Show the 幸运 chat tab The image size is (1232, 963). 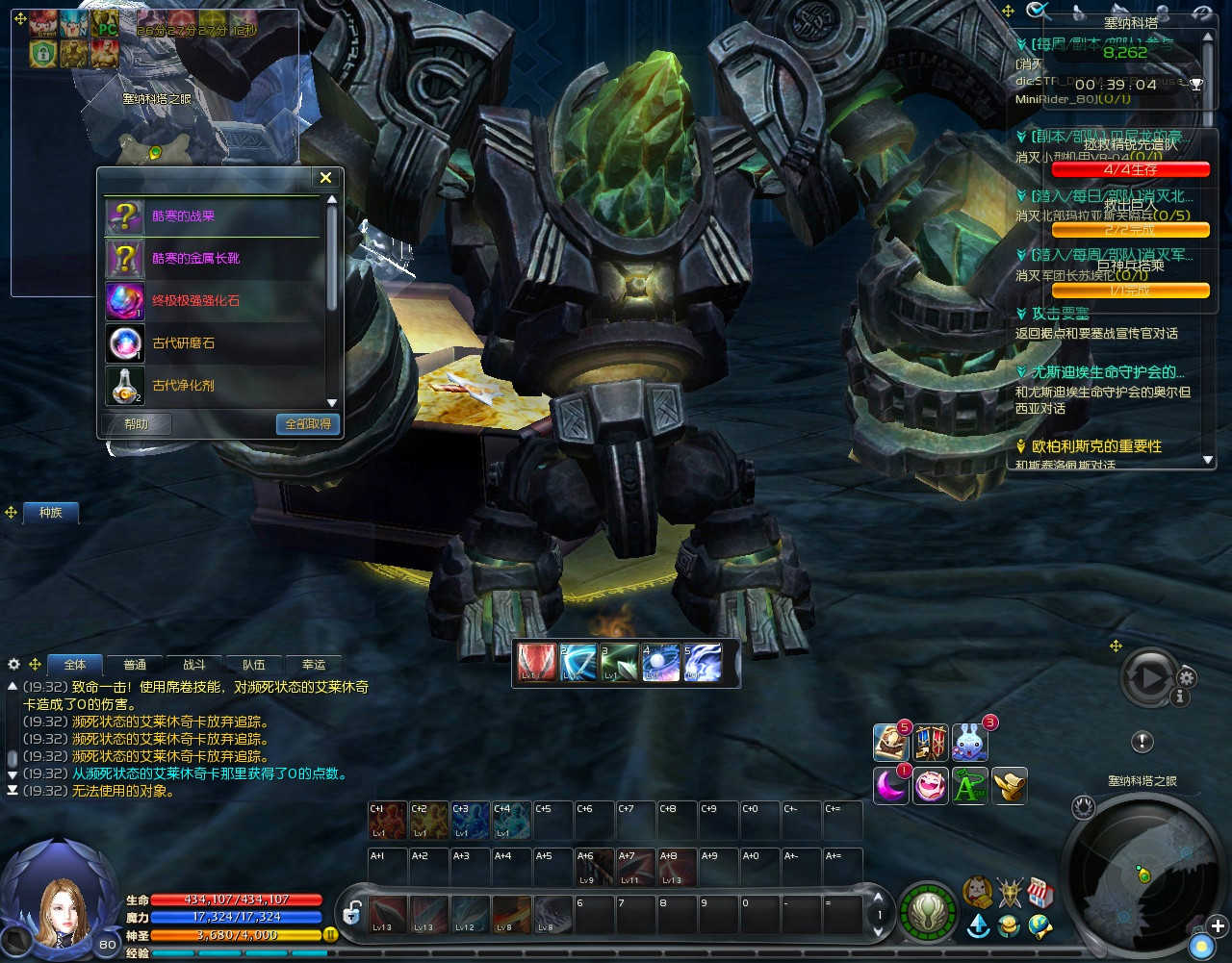pos(314,665)
